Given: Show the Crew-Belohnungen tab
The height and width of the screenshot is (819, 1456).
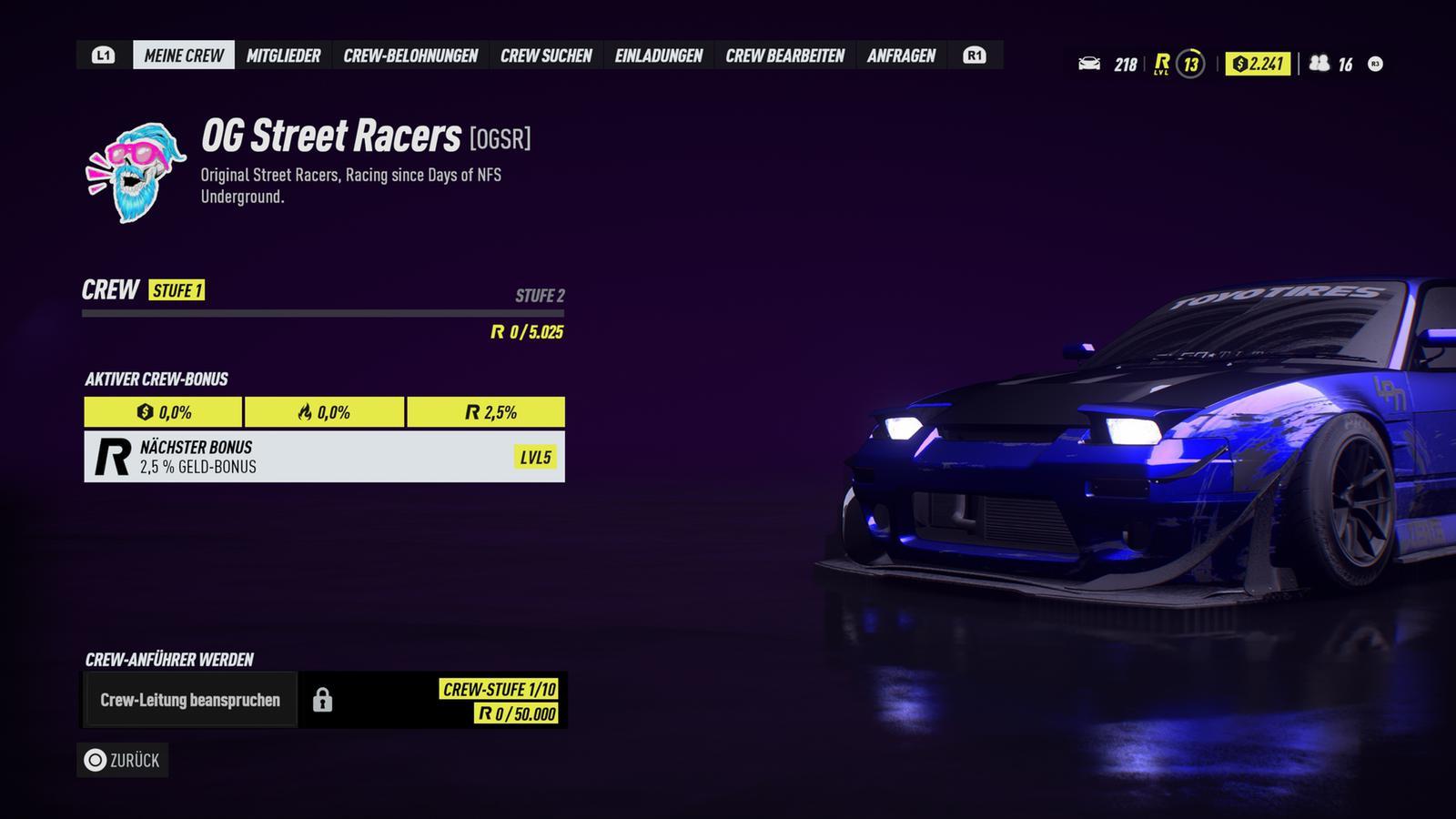Looking at the screenshot, I should tap(410, 56).
